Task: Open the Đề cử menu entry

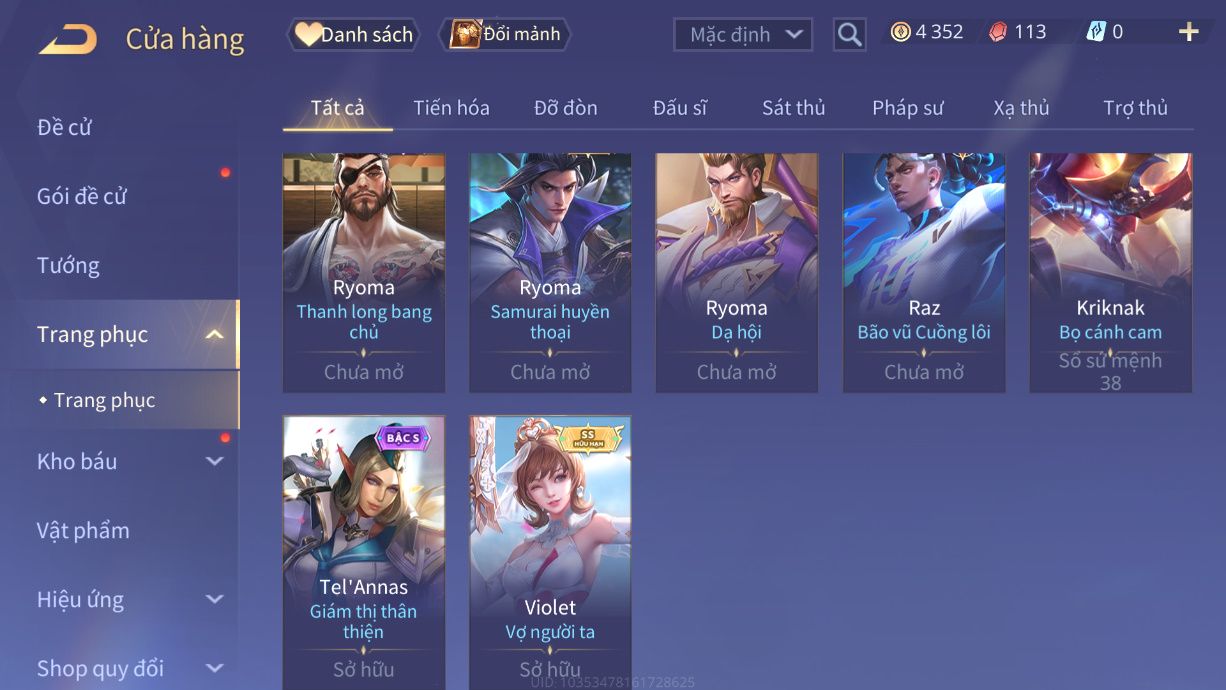Action: tap(65, 127)
